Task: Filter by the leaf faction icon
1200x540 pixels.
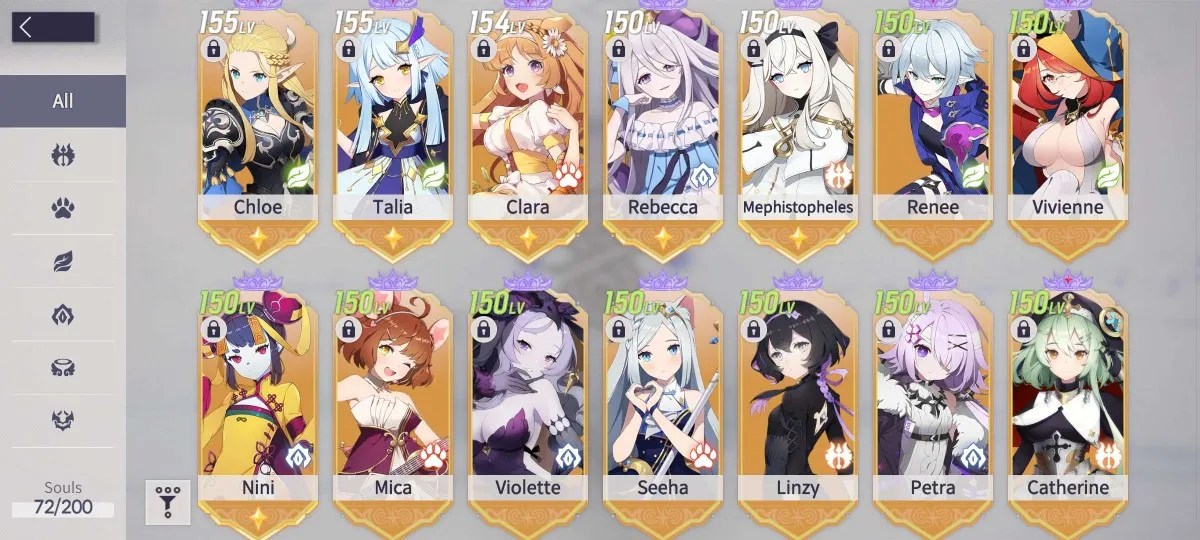Action: click(63, 261)
